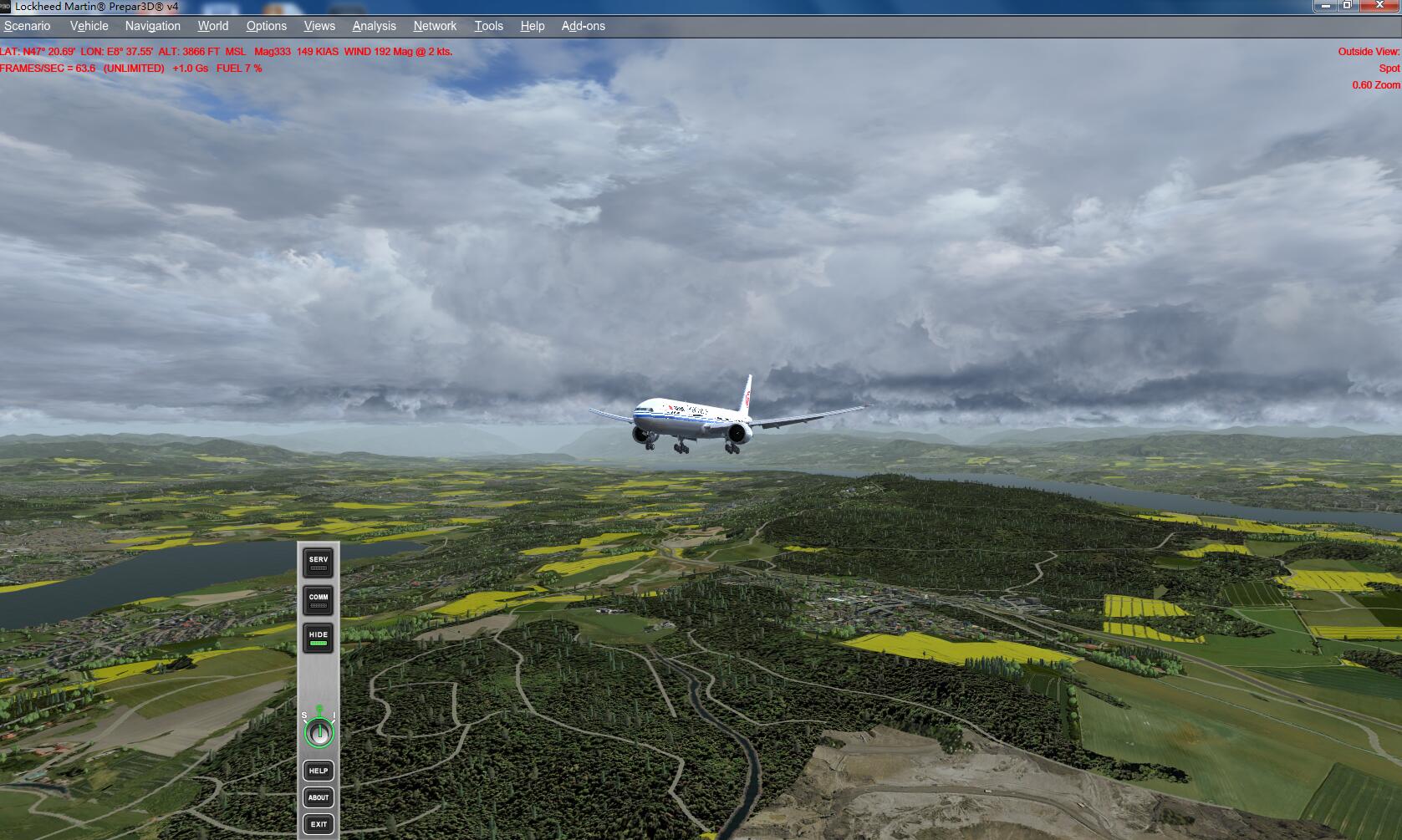Image resolution: width=1402 pixels, height=840 pixels.
Task: Toggle the HIDE panel button
Action: pyautogui.click(x=319, y=638)
